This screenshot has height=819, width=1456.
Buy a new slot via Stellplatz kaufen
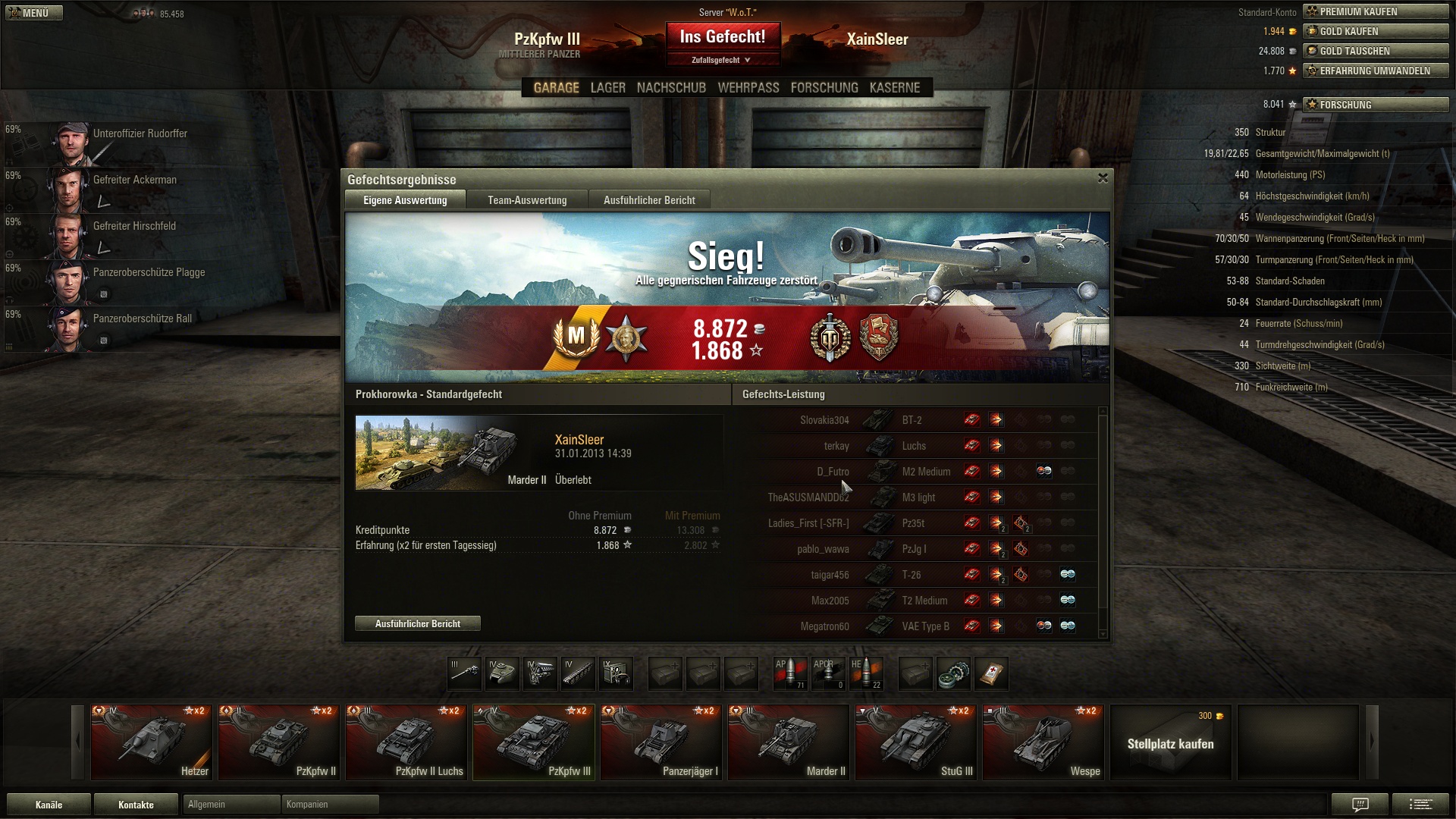point(1170,742)
